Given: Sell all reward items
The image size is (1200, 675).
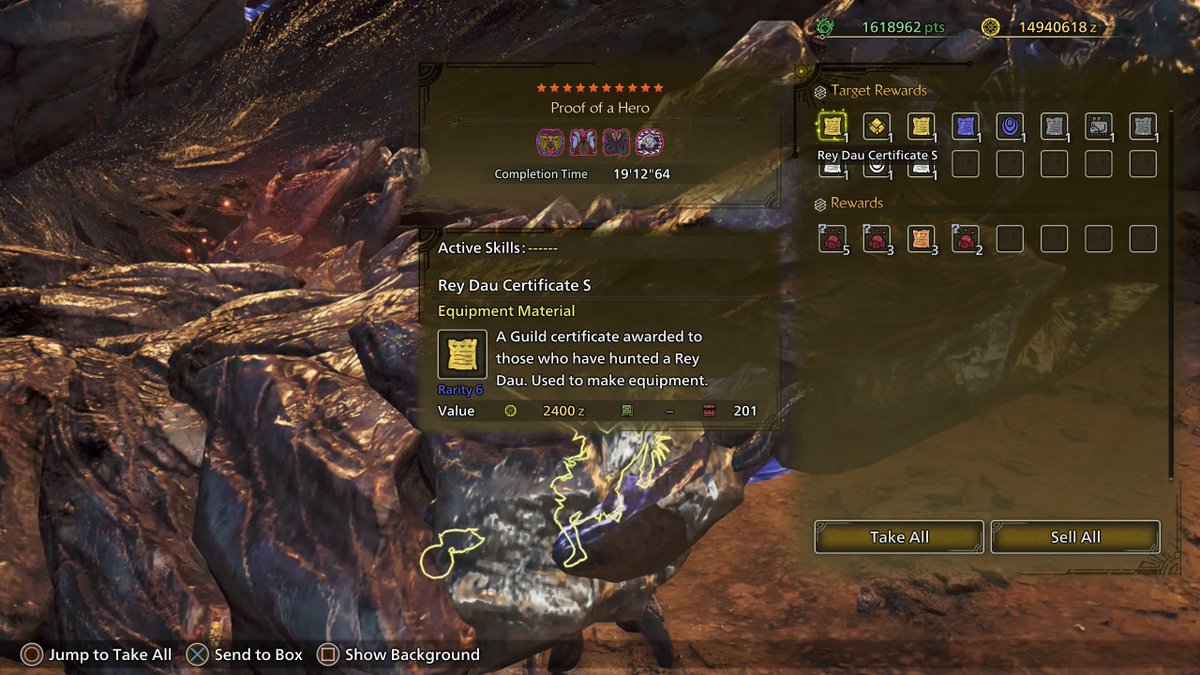Looking at the screenshot, I should click(x=1075, y=537).
